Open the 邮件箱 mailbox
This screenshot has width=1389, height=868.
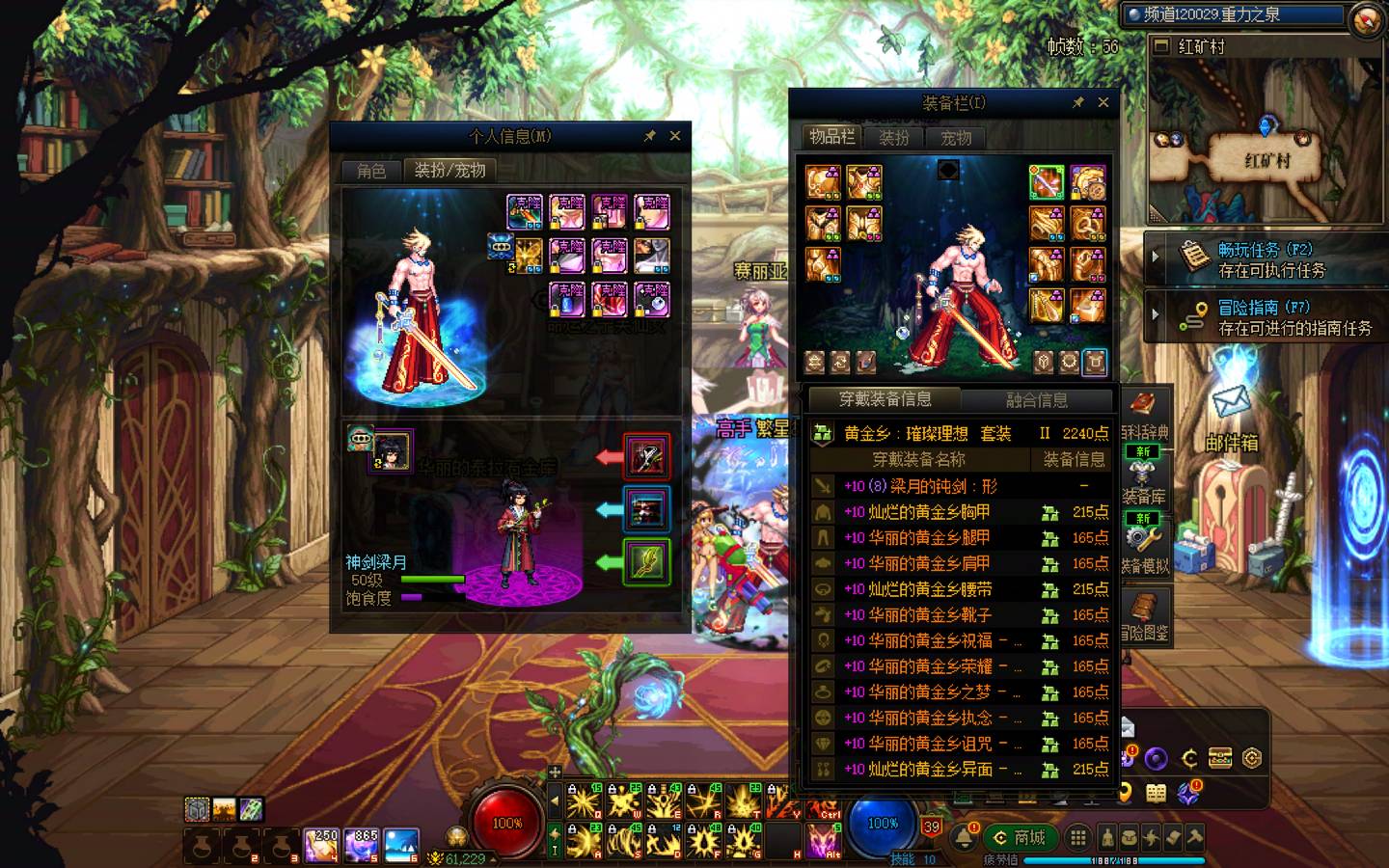[x=1231, y=415]
